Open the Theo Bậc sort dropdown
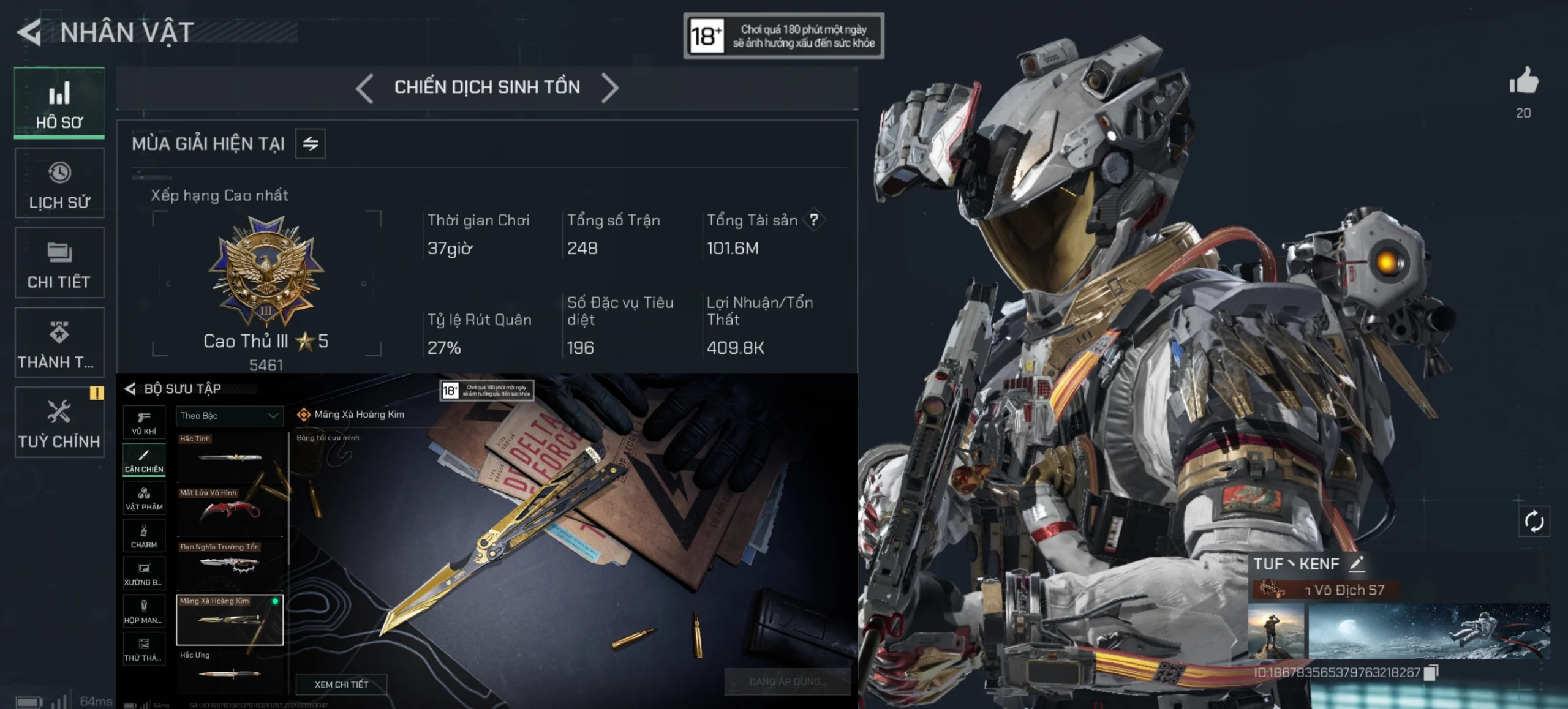Image resolution: width=1568 pixels, height=709 pixels. coord(230,416)
